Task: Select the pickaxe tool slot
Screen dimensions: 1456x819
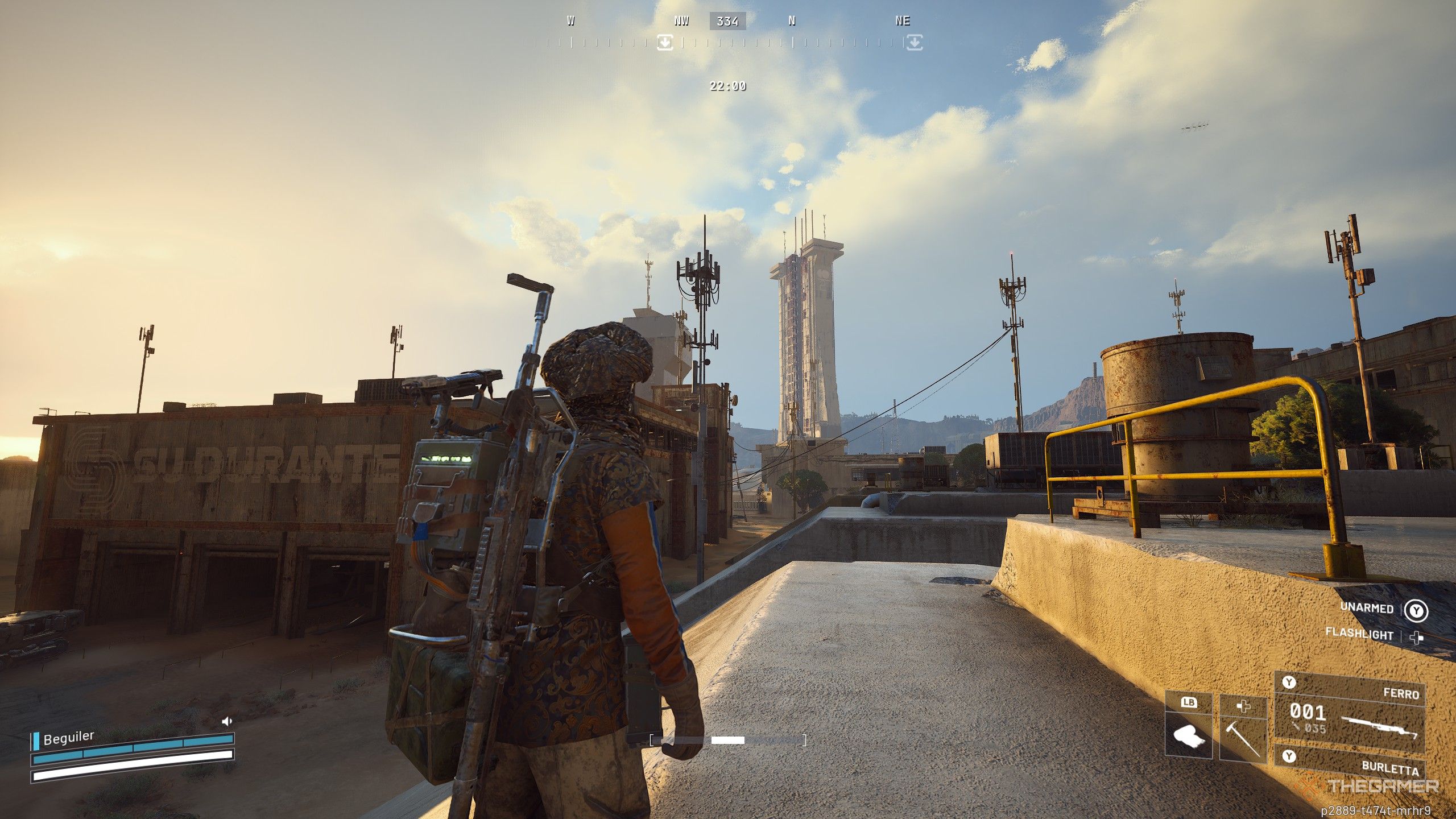Action: point(1244,734)
